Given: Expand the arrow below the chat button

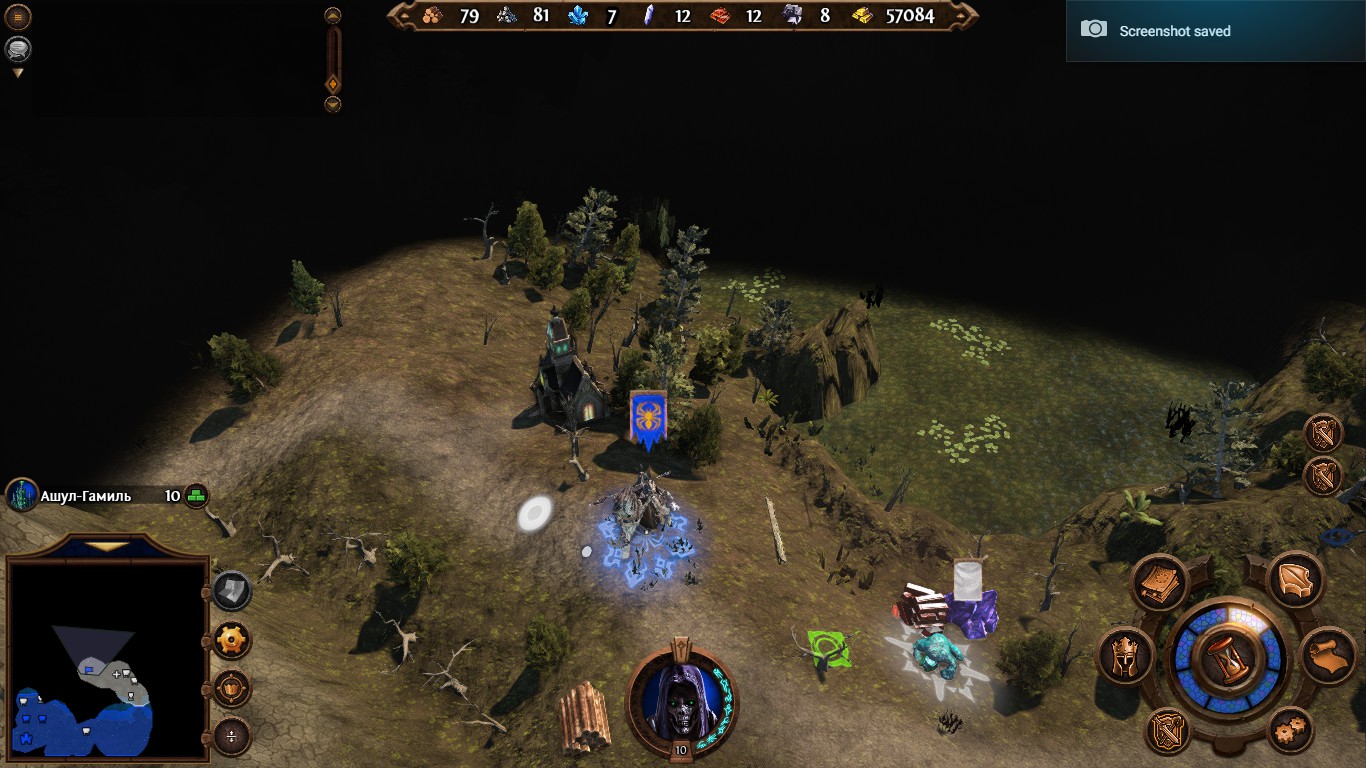Looking at the screenshot, I should pos(18,73).
